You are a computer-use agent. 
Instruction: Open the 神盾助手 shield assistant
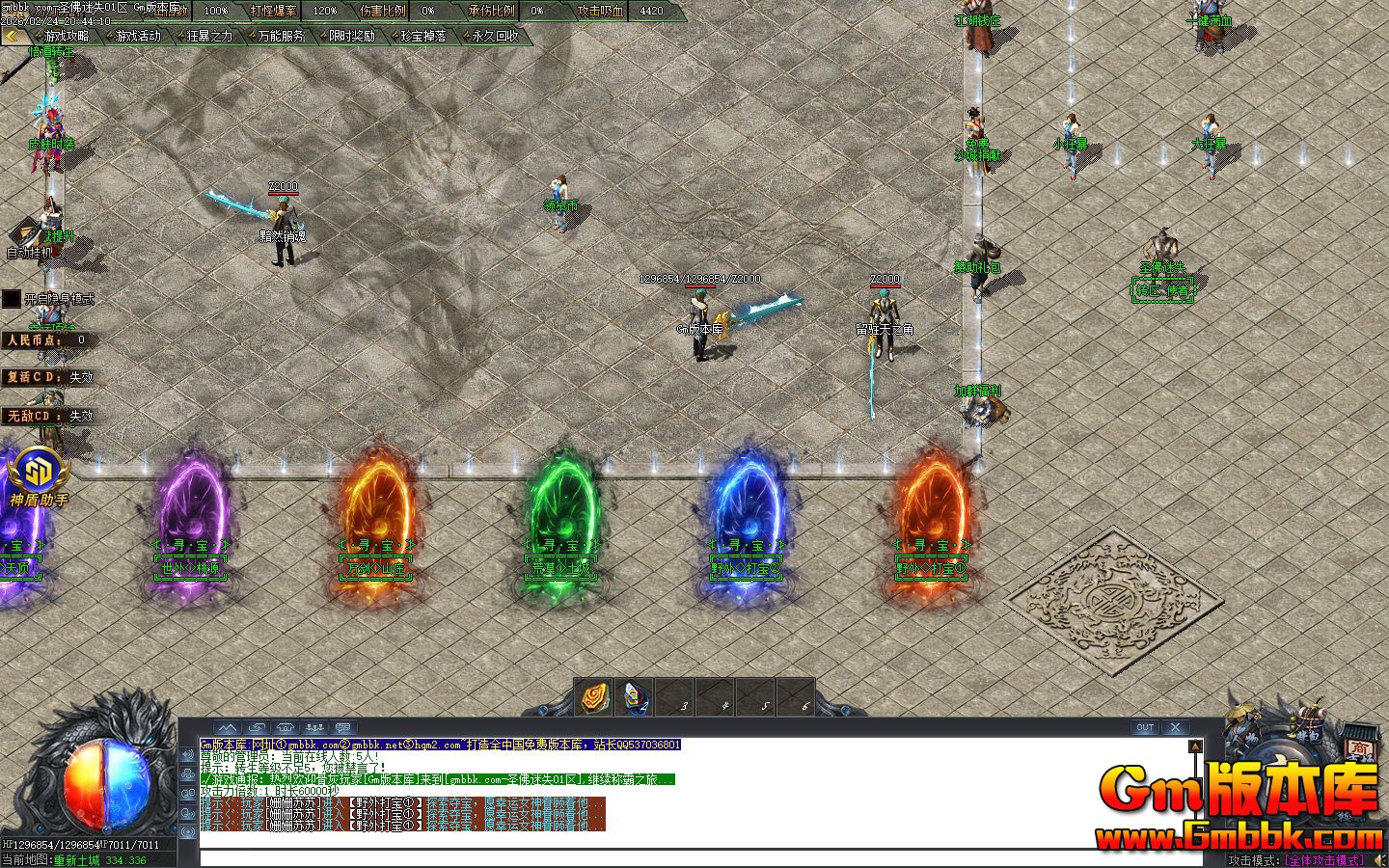39,477
